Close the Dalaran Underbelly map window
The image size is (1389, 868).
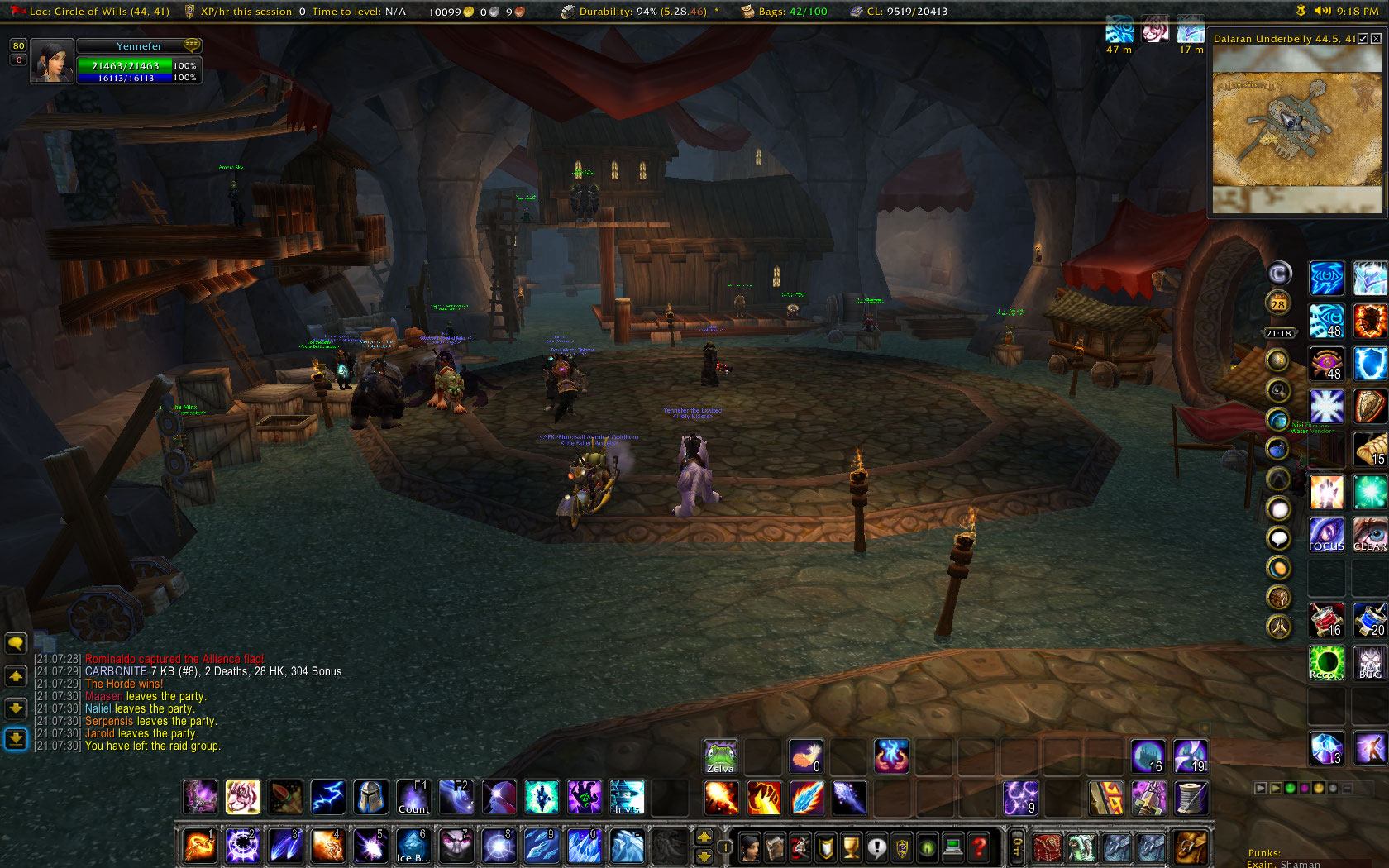pyautogui.click(x=1376, y=38)
